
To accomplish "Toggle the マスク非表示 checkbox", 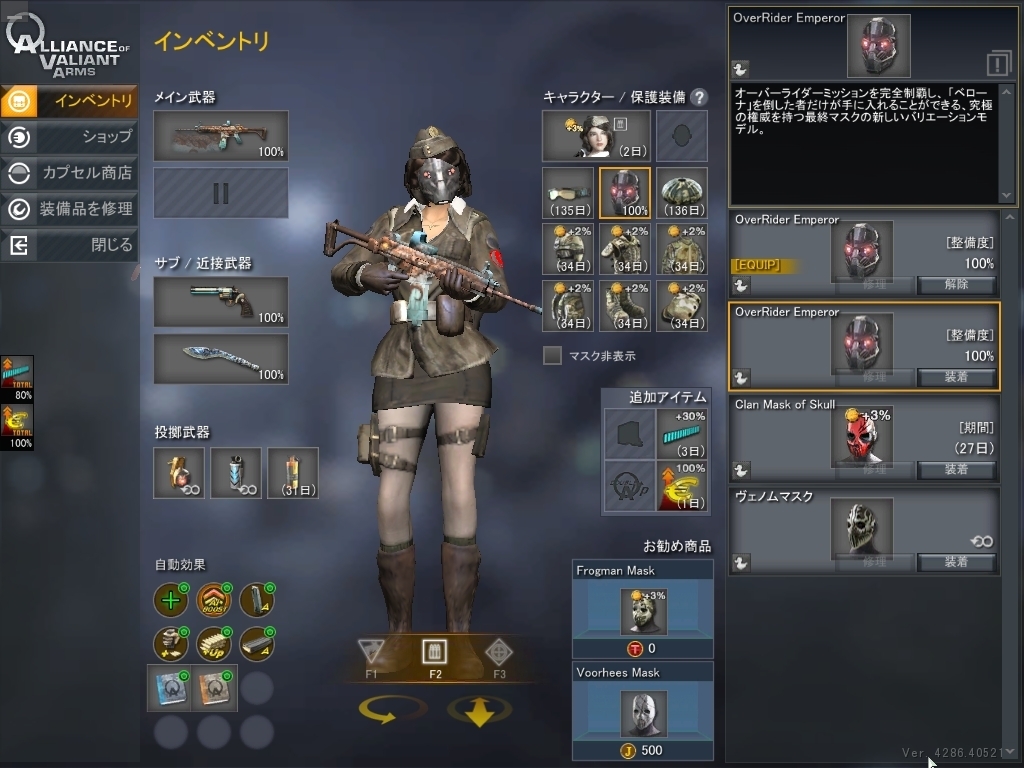I will coord(552,355).
